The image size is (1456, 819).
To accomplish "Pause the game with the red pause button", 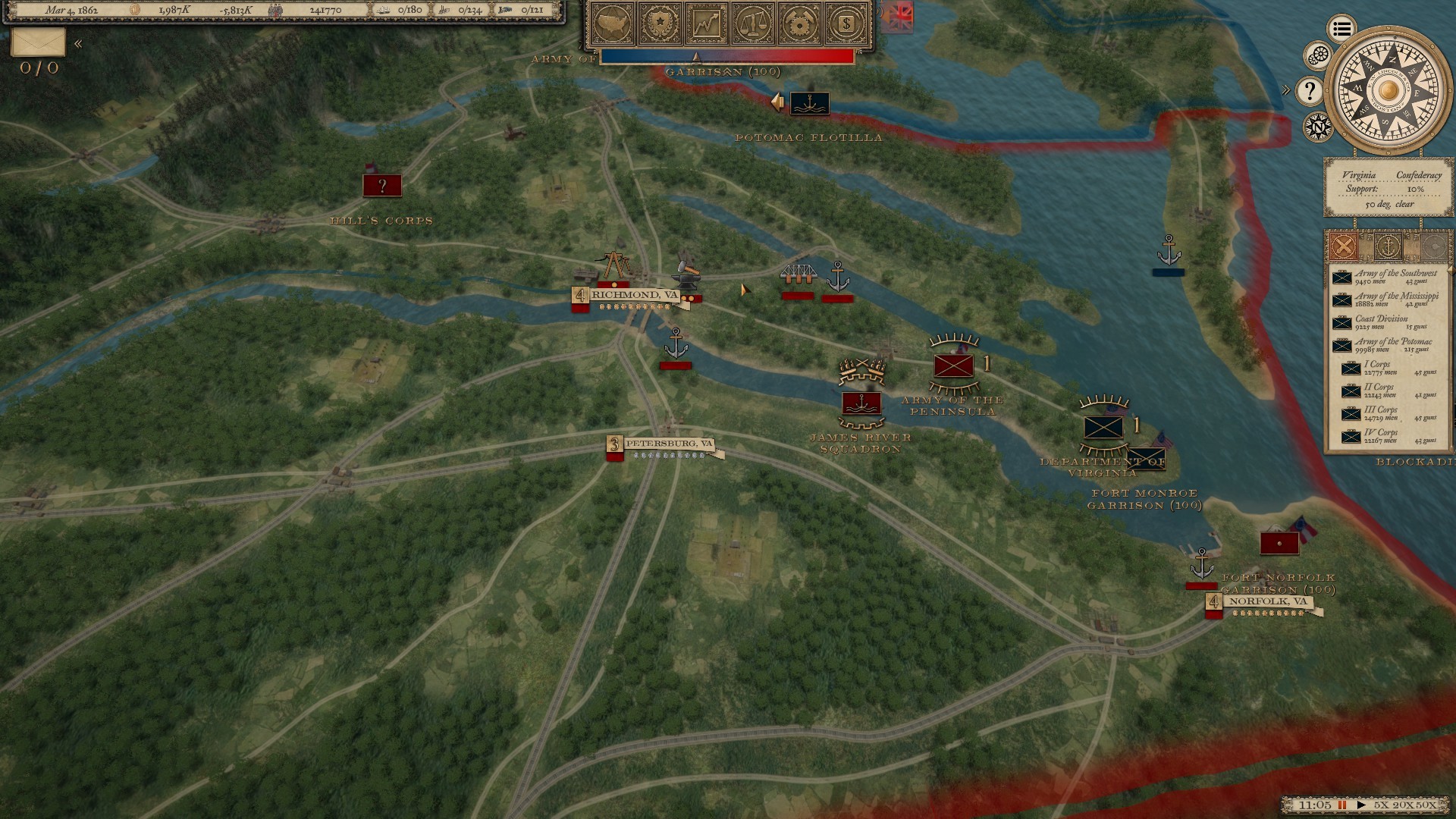I will click(x=1342, y=805).
